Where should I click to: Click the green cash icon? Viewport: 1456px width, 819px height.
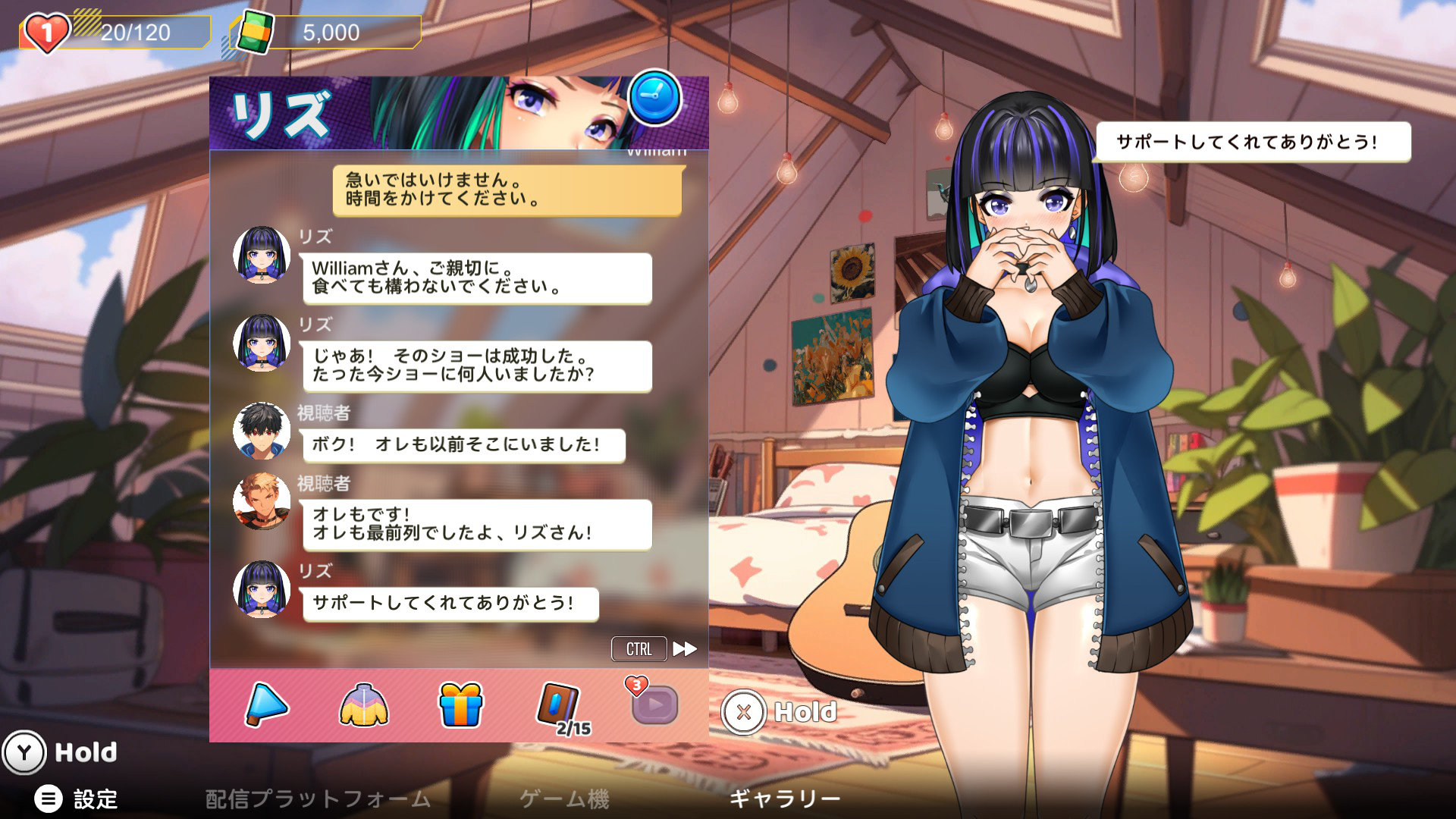(x=254, y=32)
